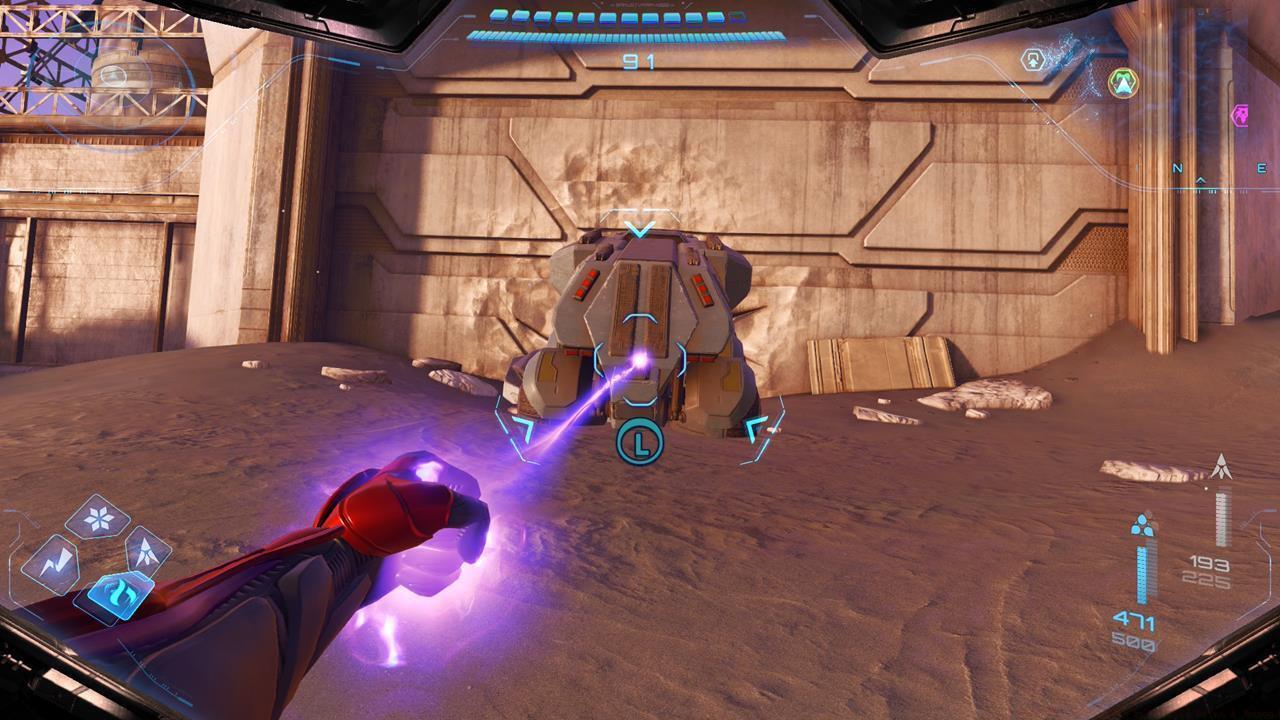Click the pink enemy marker on the minimap

1243,115
